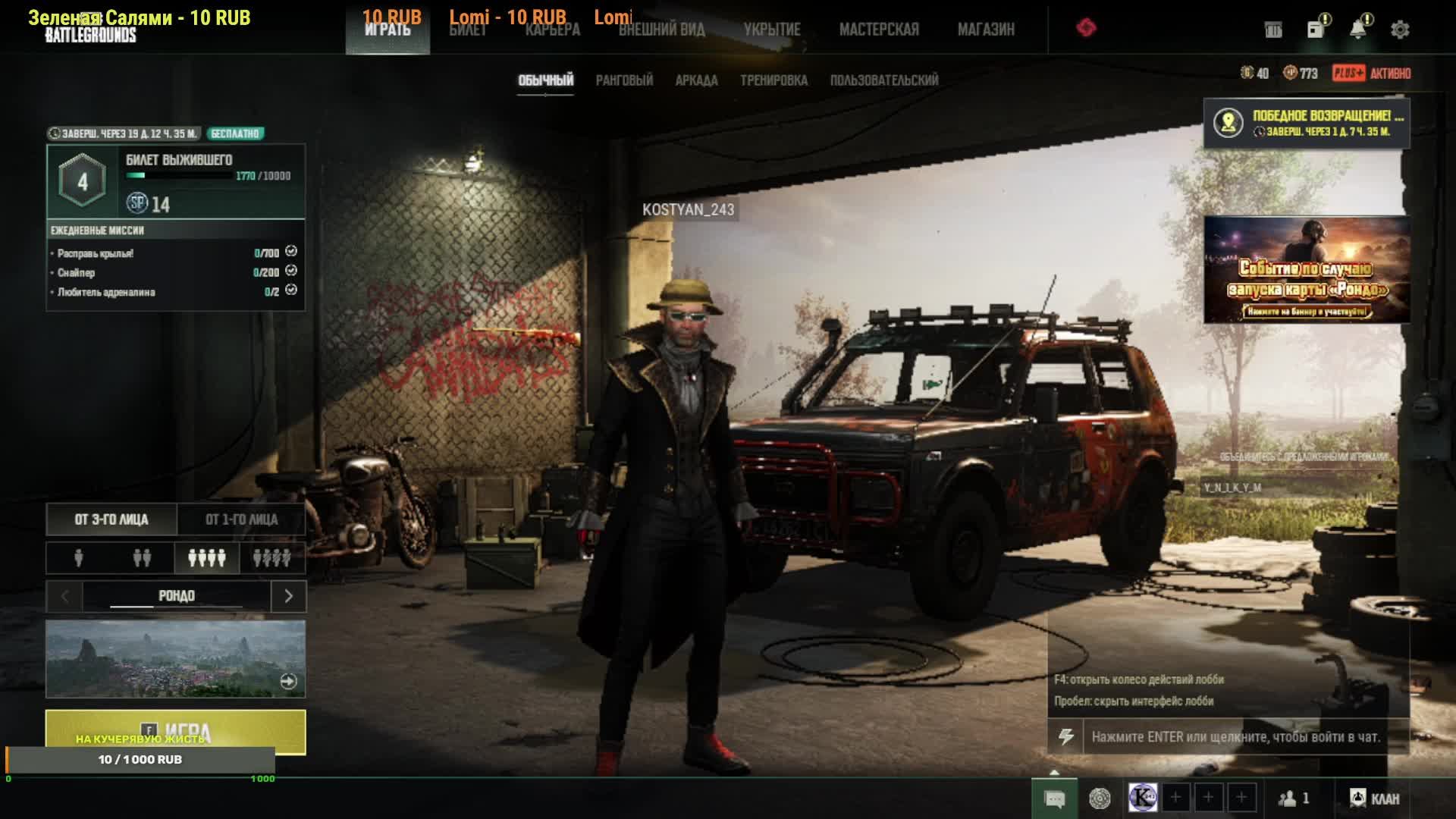
Task: Select the РАНГОВЫЙ ranked mode
Action: (624, 80)
